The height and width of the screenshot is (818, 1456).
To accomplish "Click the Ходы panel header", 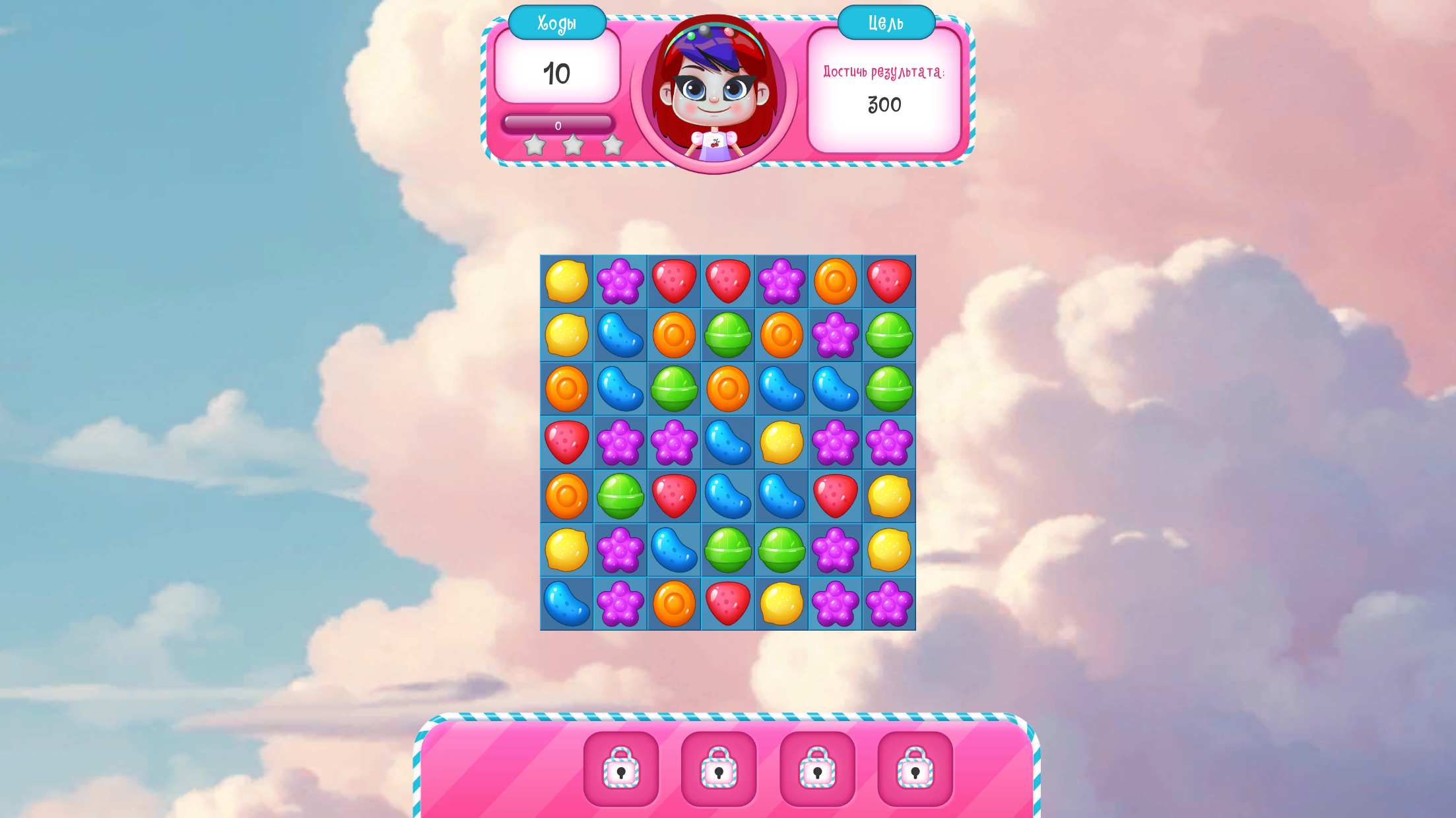I will pyautogui.click(x=557, y=22).
